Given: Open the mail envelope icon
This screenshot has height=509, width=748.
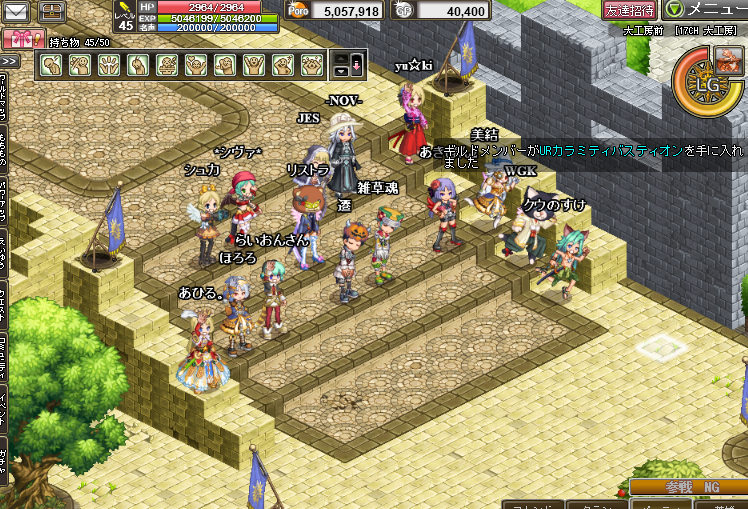Looking at the screenshot, I should coord(17,12).
